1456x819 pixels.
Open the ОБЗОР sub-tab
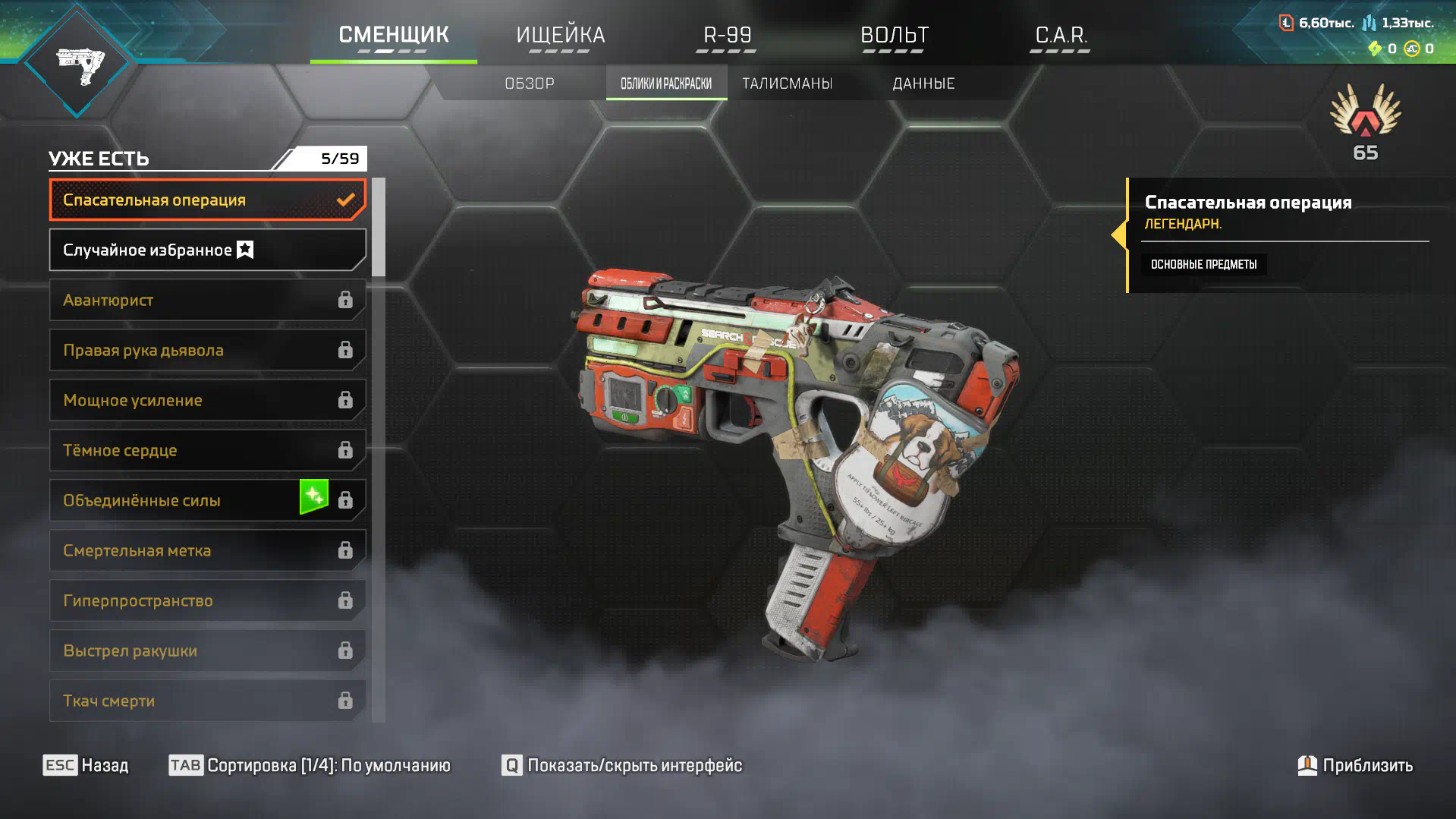point(530,83)
